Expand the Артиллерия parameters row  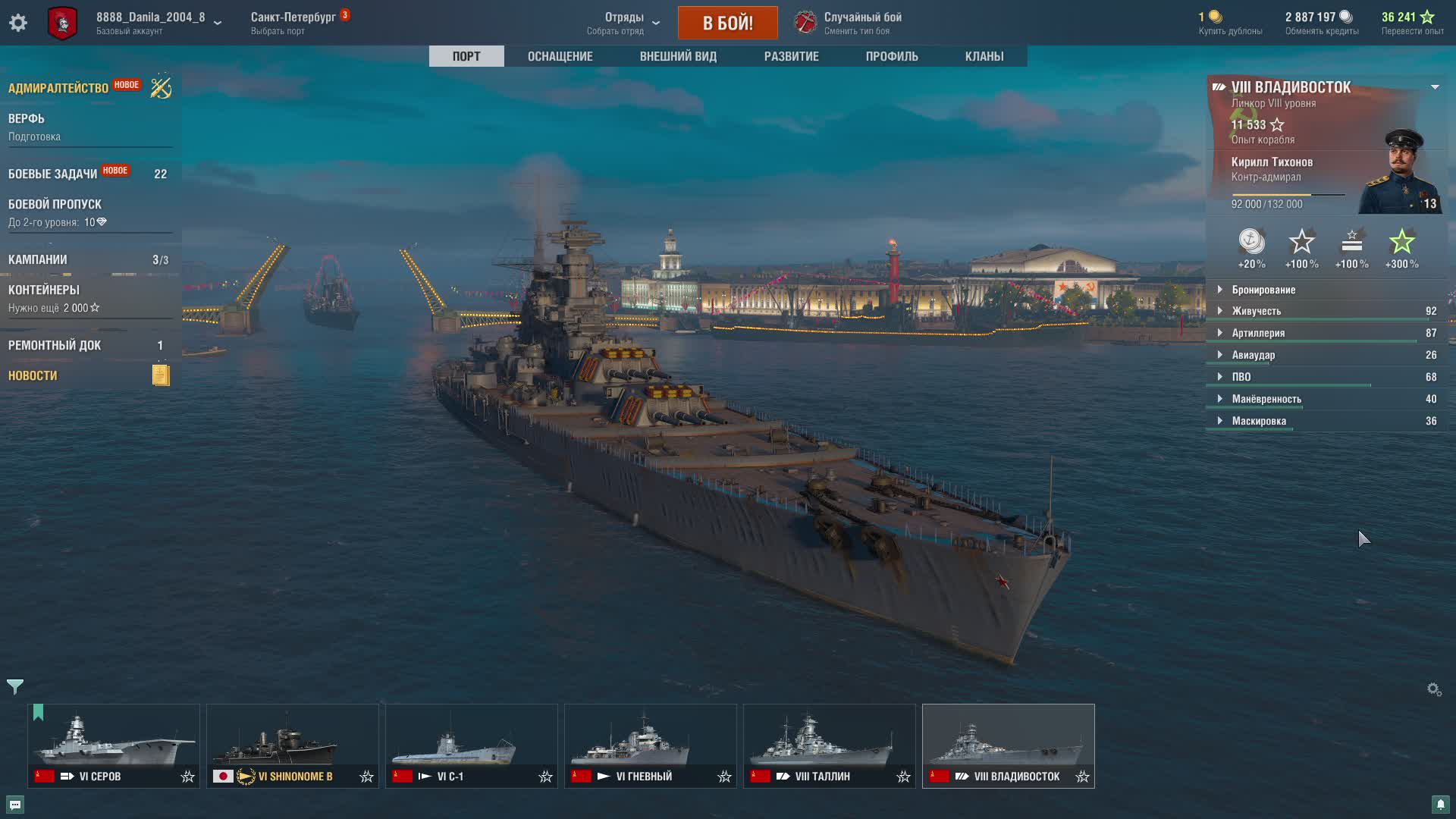pos(1258,333)
